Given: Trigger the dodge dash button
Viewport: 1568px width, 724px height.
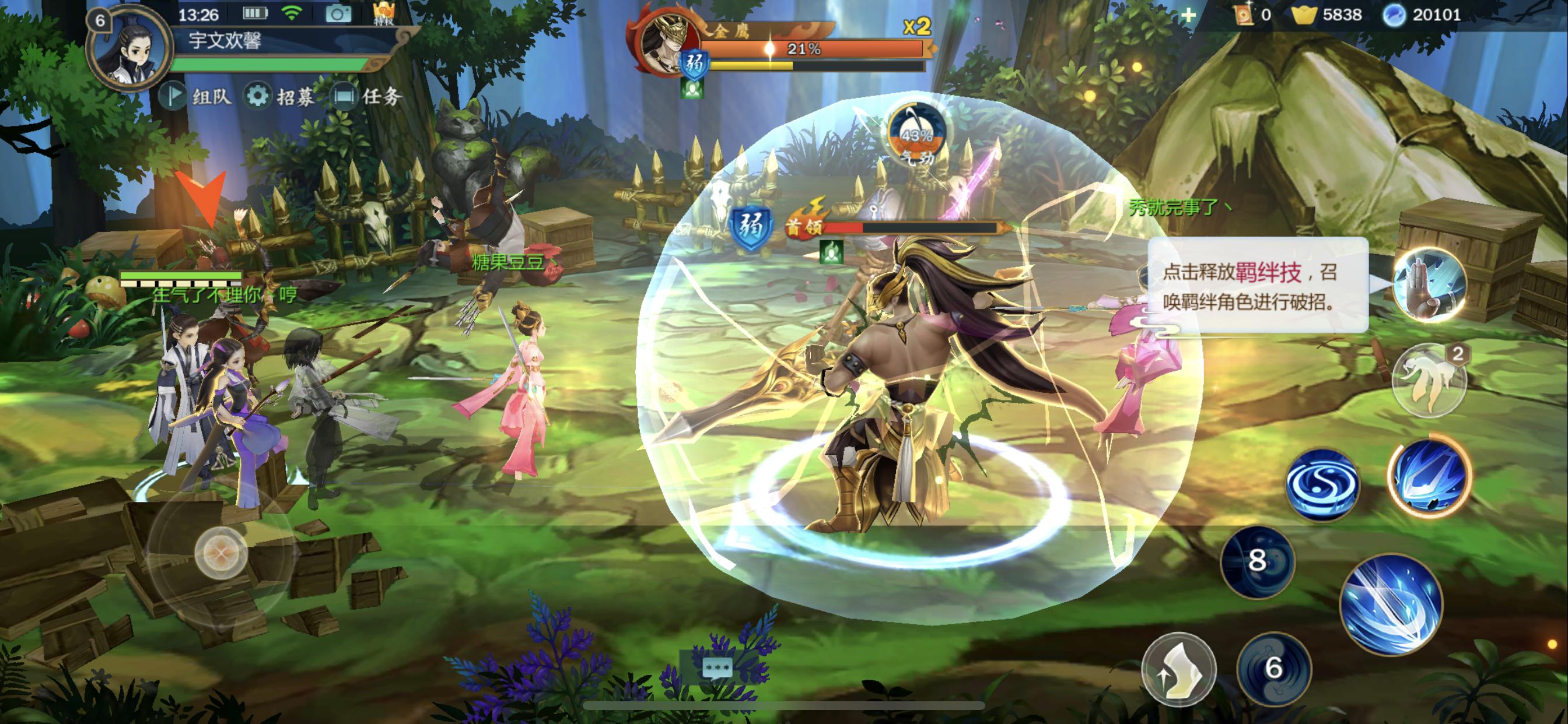Looking at the screenshot, I should pyautogui.click(x=1178, y=669).
